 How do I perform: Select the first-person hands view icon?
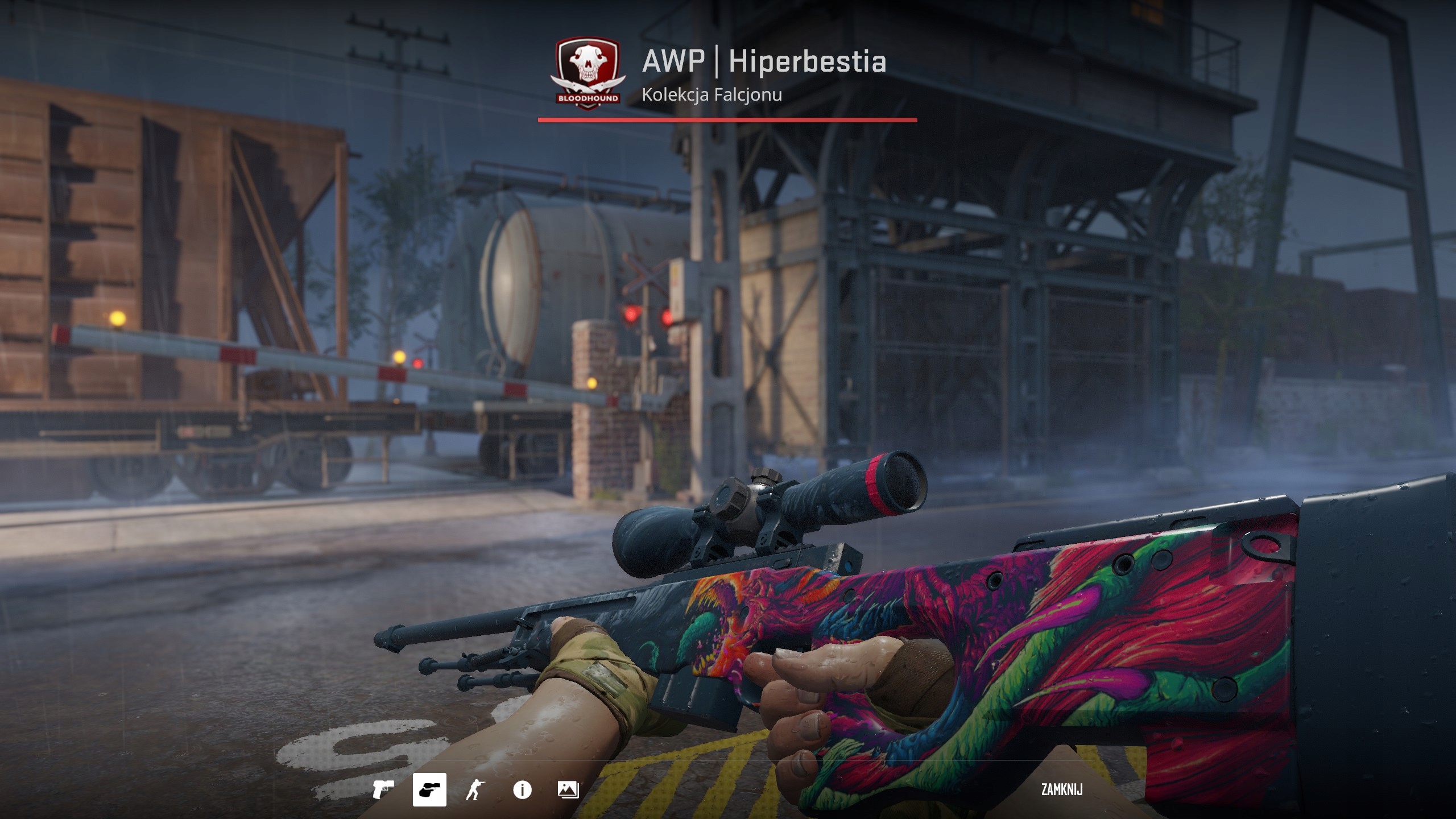coord(429,790)
